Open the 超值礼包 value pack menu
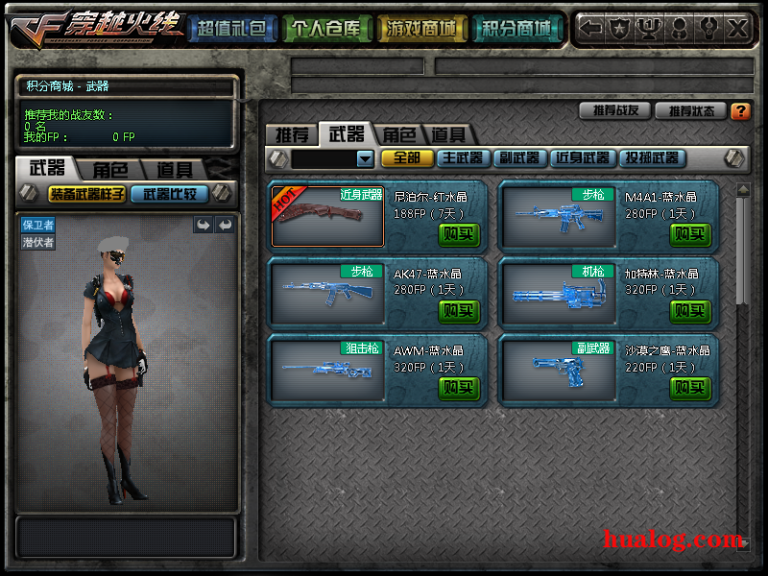This screenshot has height=576, width=768. pyautogui.click(x=231, y=28)
